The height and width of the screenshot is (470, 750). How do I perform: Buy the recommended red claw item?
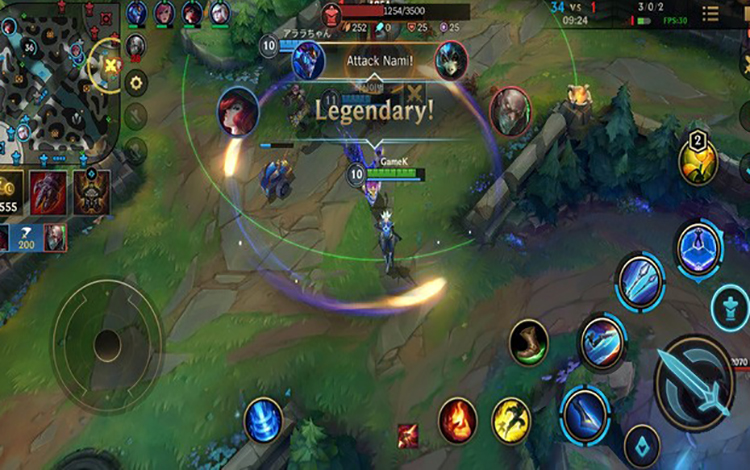[x=47, y=190]
